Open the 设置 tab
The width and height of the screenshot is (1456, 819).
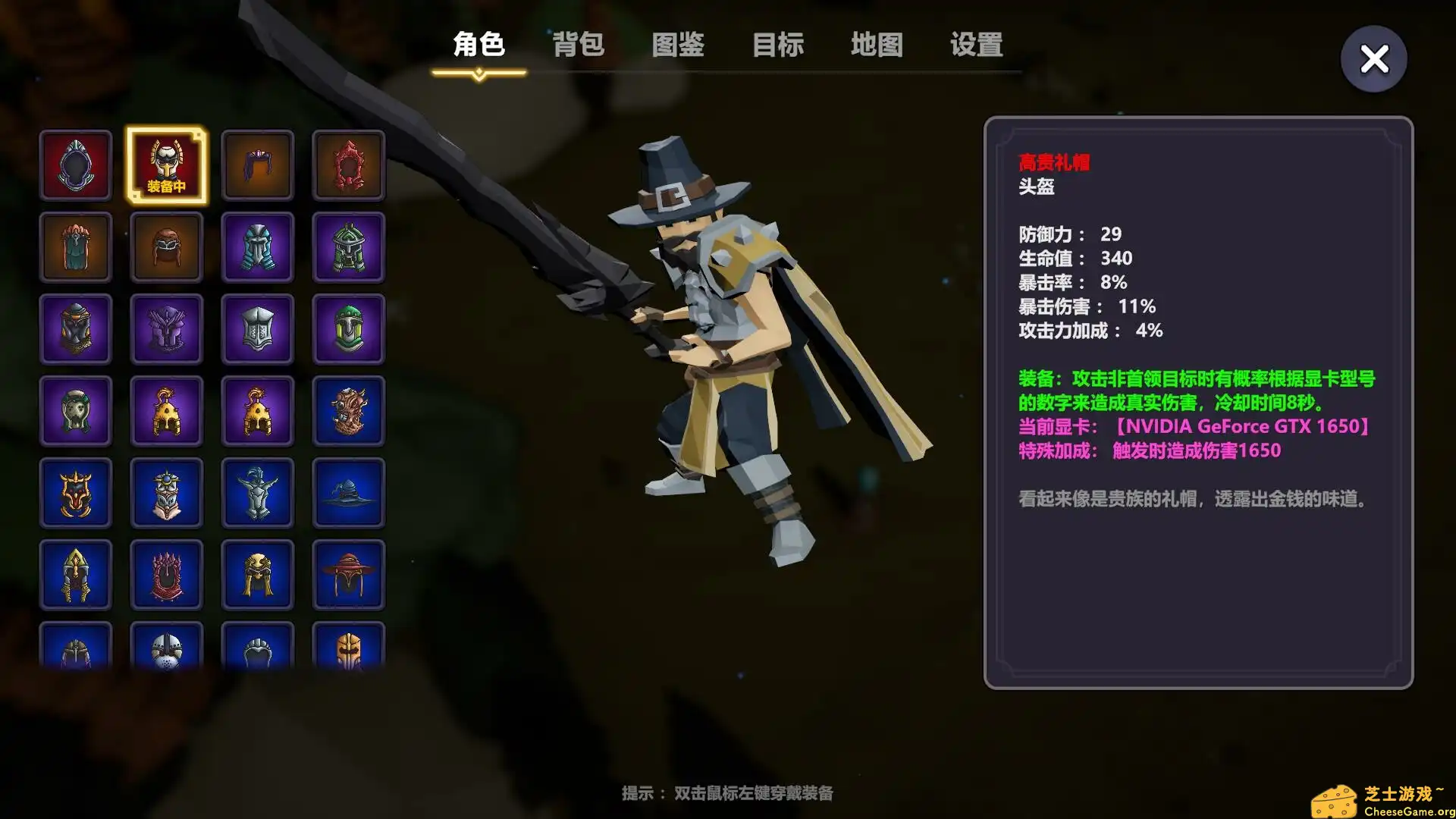(x=975, y=45)
